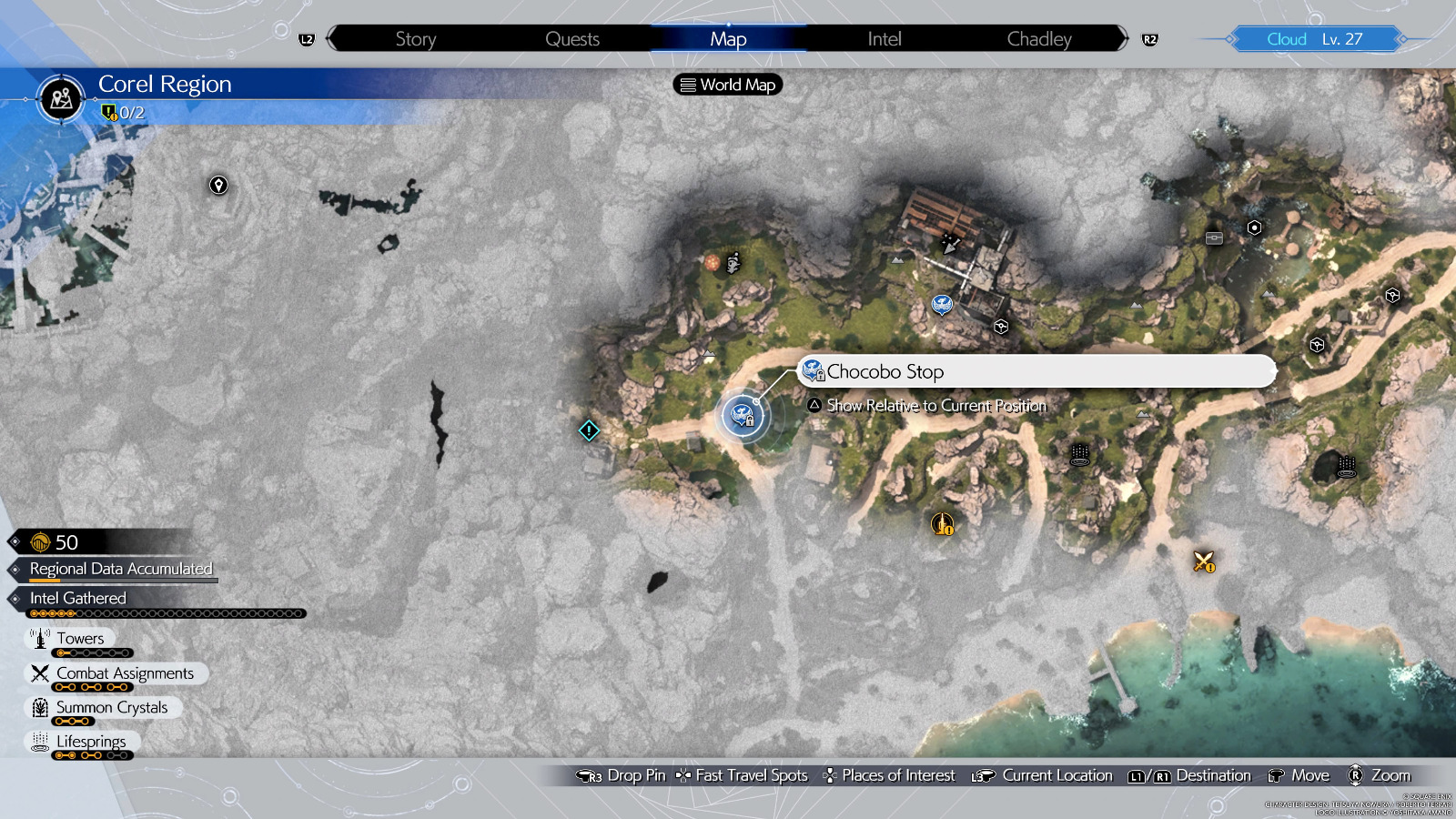
Task: Choose the Summon Crystals legend entry
Action: coord(111,707)
